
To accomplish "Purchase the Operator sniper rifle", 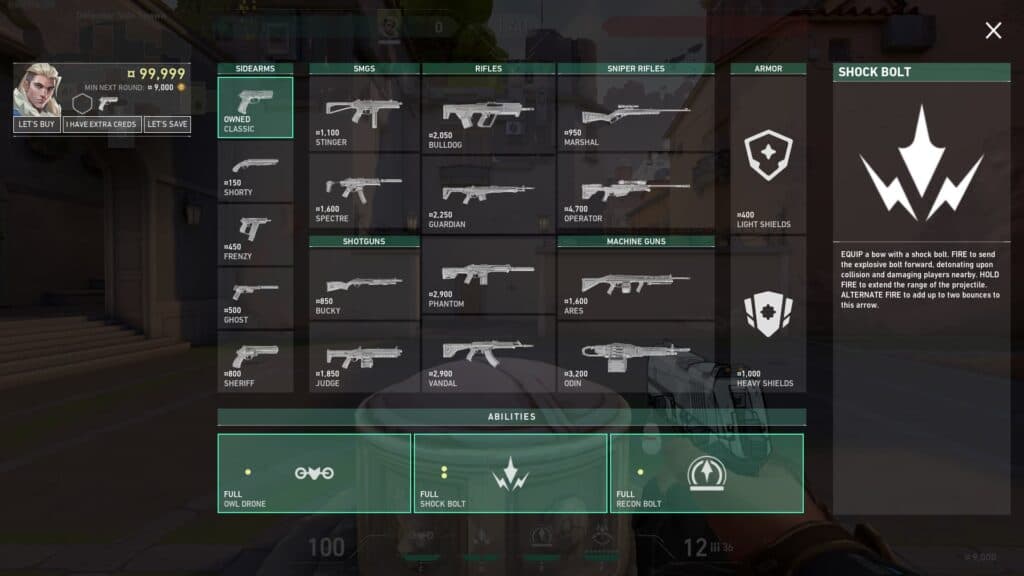I will coord(636,192).
